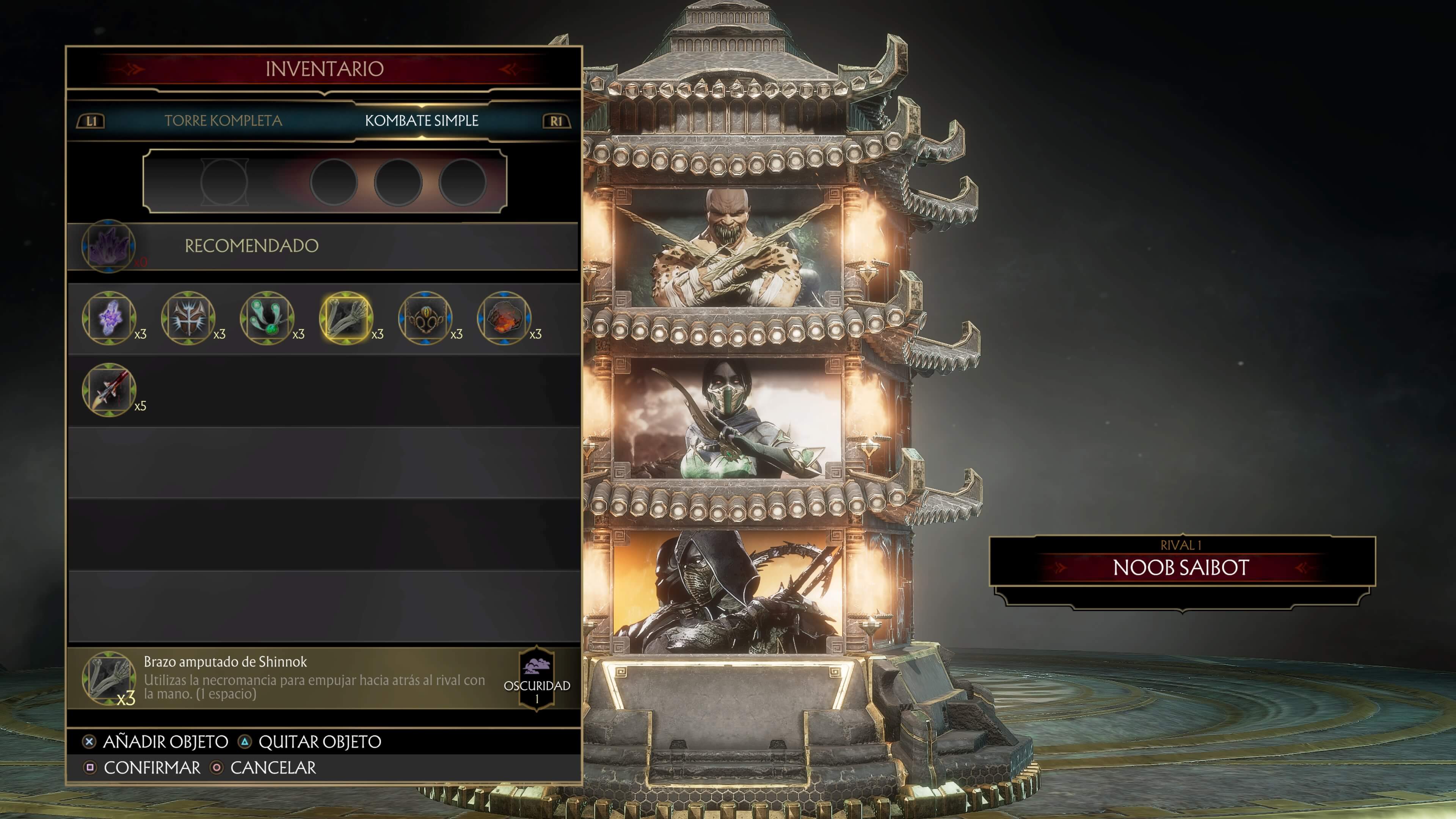Switch to the Torre Kompleta tab
The width and height of the screenshot is (1456, 819).
(x=223, y=121)
